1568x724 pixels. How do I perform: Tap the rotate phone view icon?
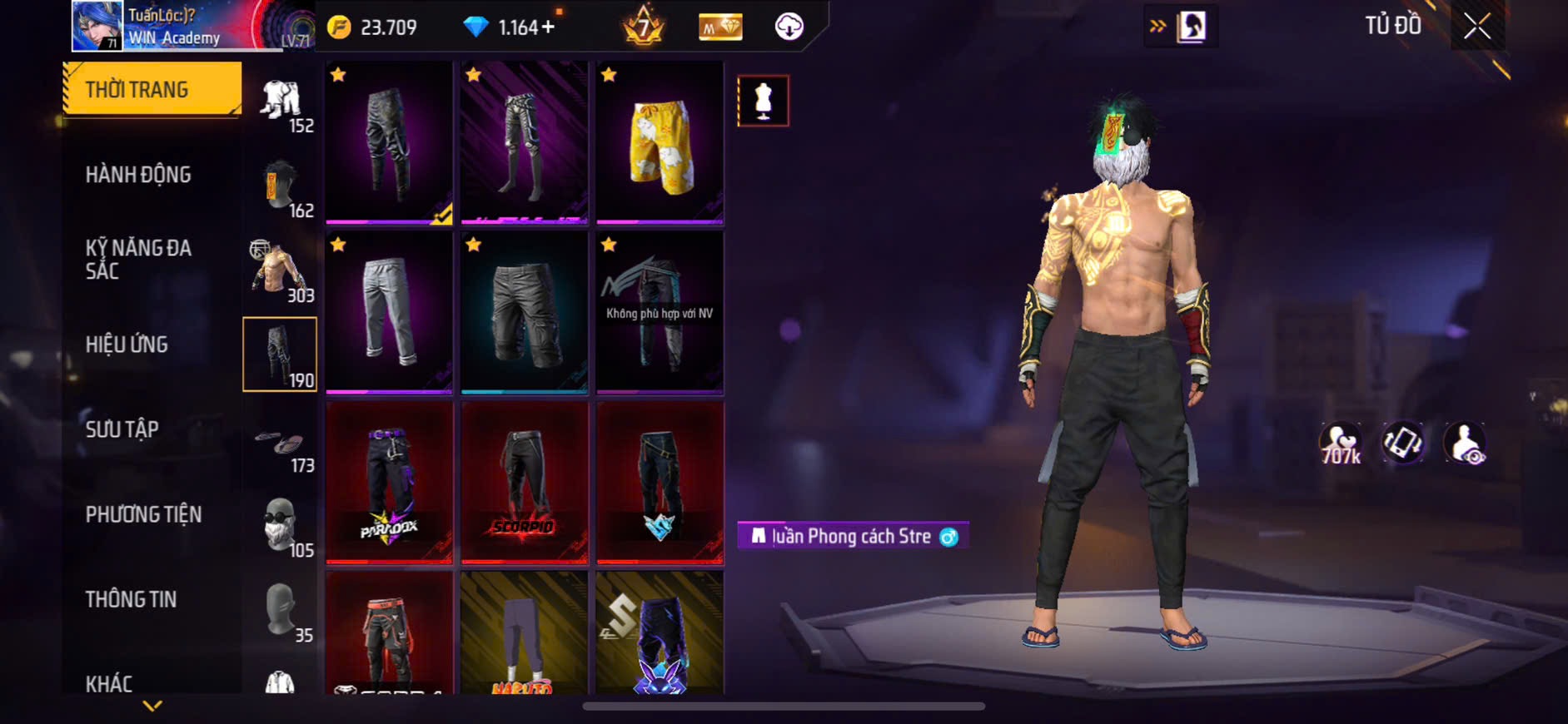pyautogui.click(x=1403, y=443)
